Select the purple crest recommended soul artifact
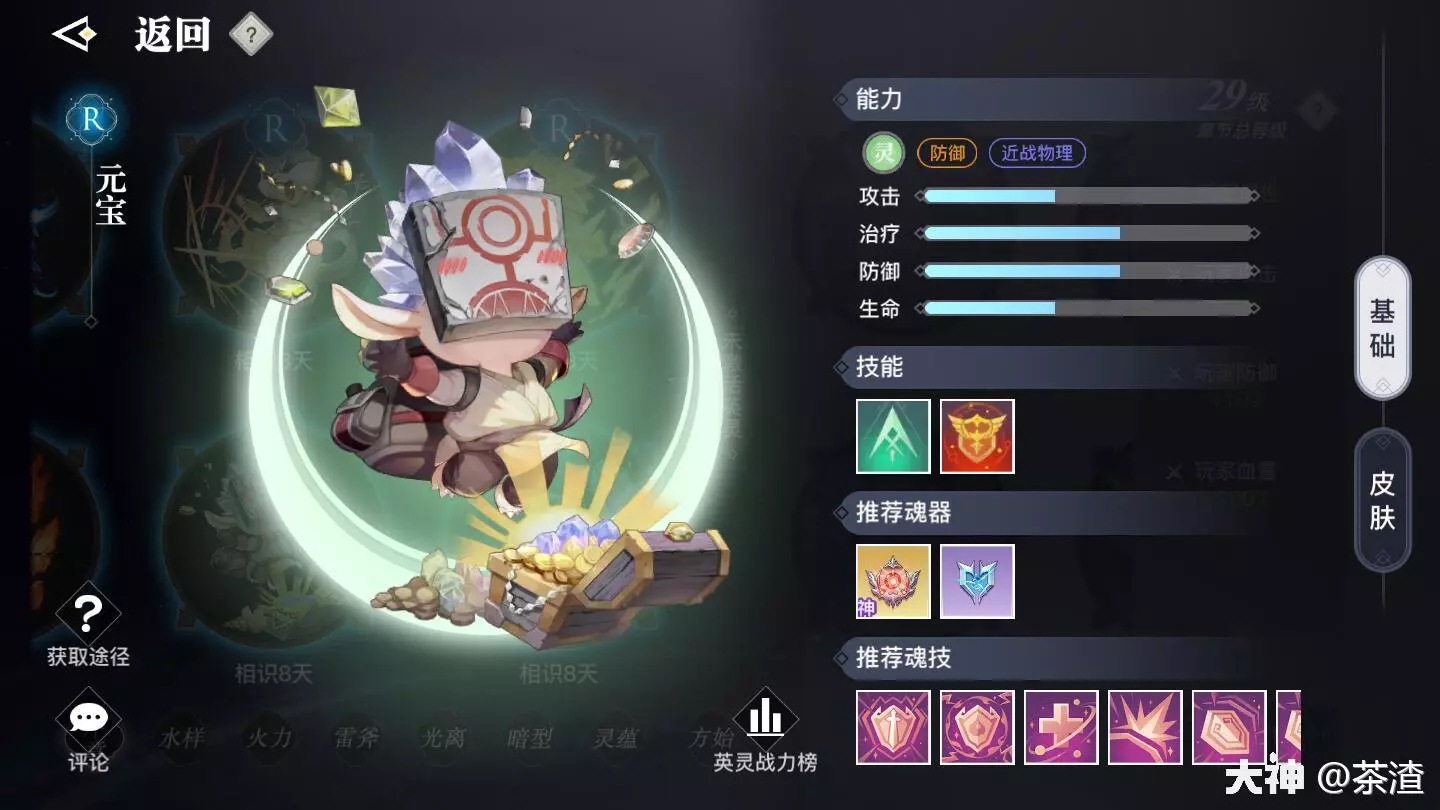Viewport: 1440px width, 810px height. 977,581
